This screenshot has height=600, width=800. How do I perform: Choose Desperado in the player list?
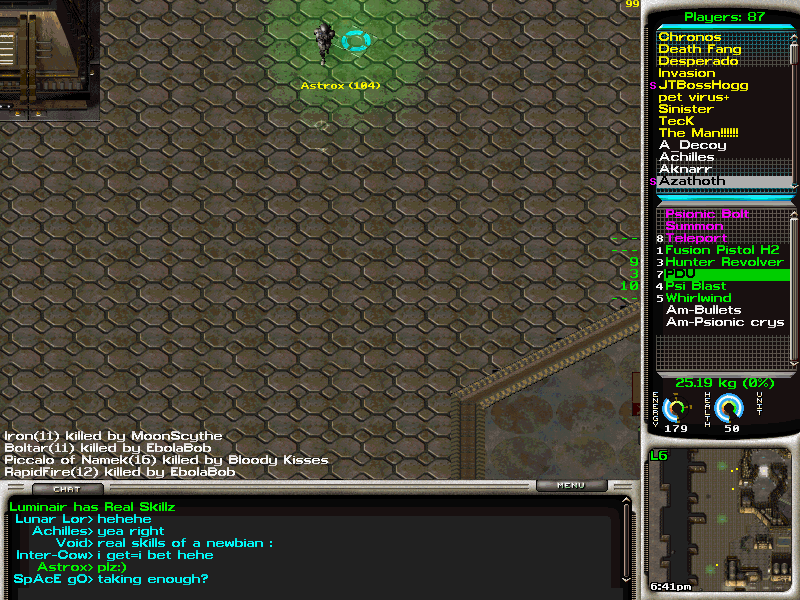click(698, 61)
